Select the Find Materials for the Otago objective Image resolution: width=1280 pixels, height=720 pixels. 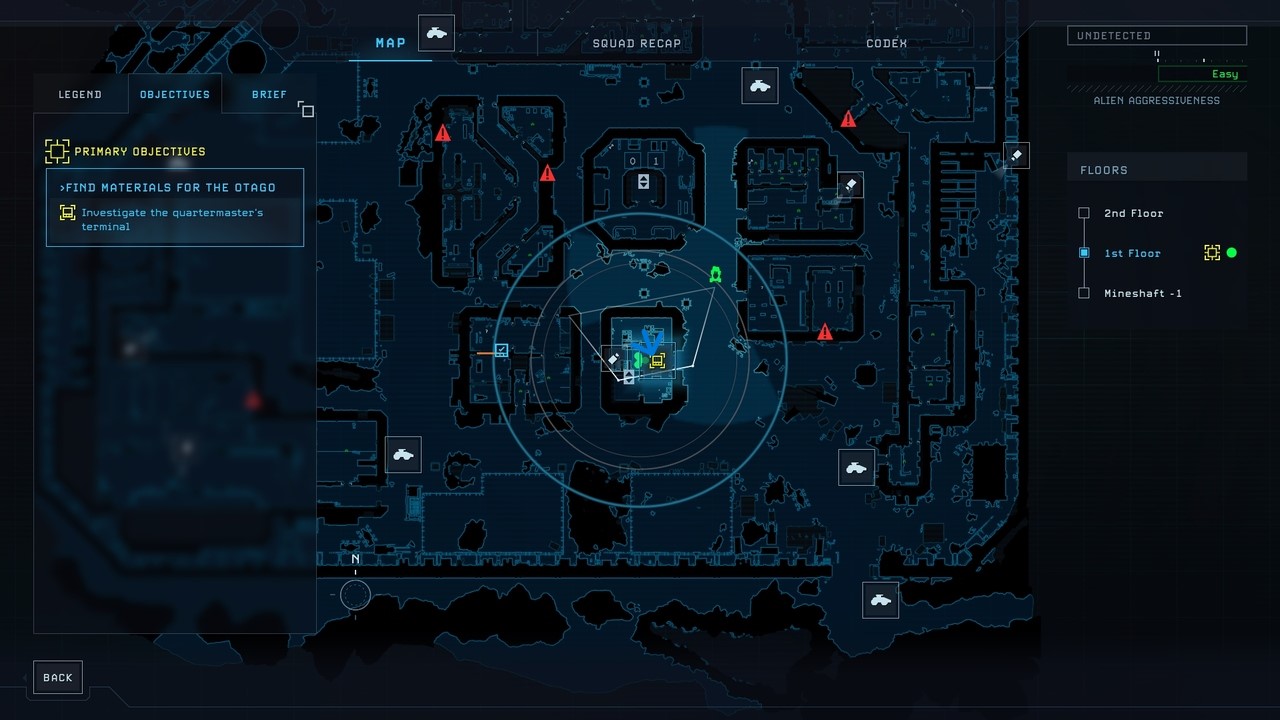tap(170, 187)
